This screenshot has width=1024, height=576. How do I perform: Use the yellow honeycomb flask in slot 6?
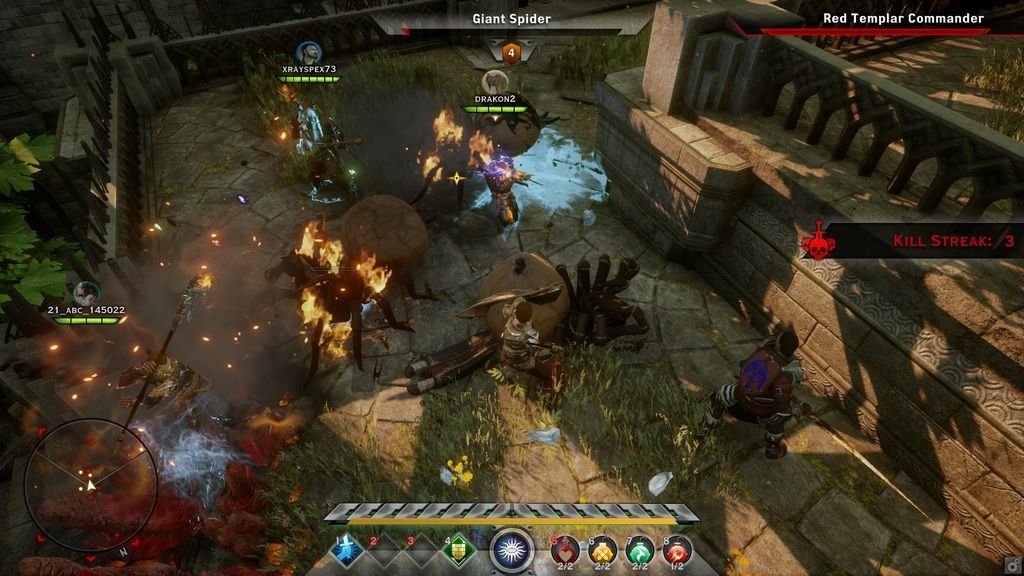point(603,549)
